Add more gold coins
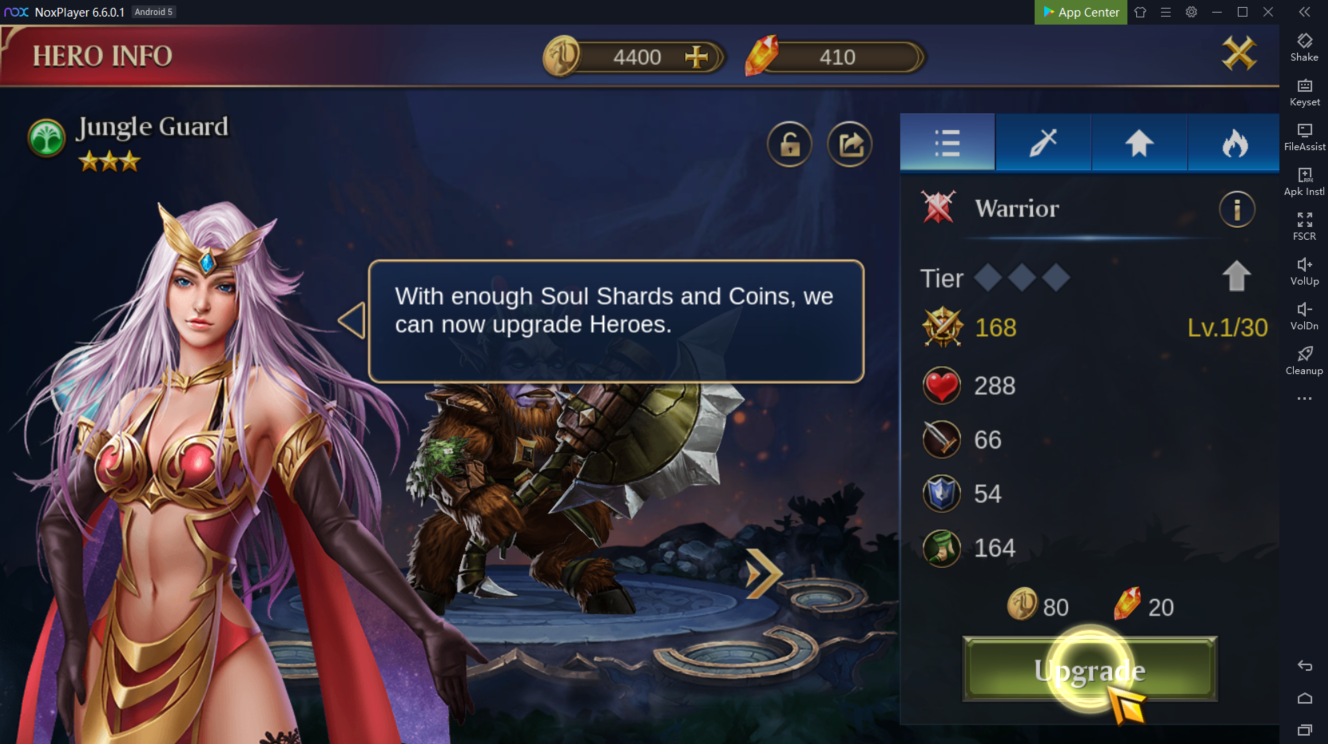The width and height of the screenshot is (1328, 744). [696, 57]
